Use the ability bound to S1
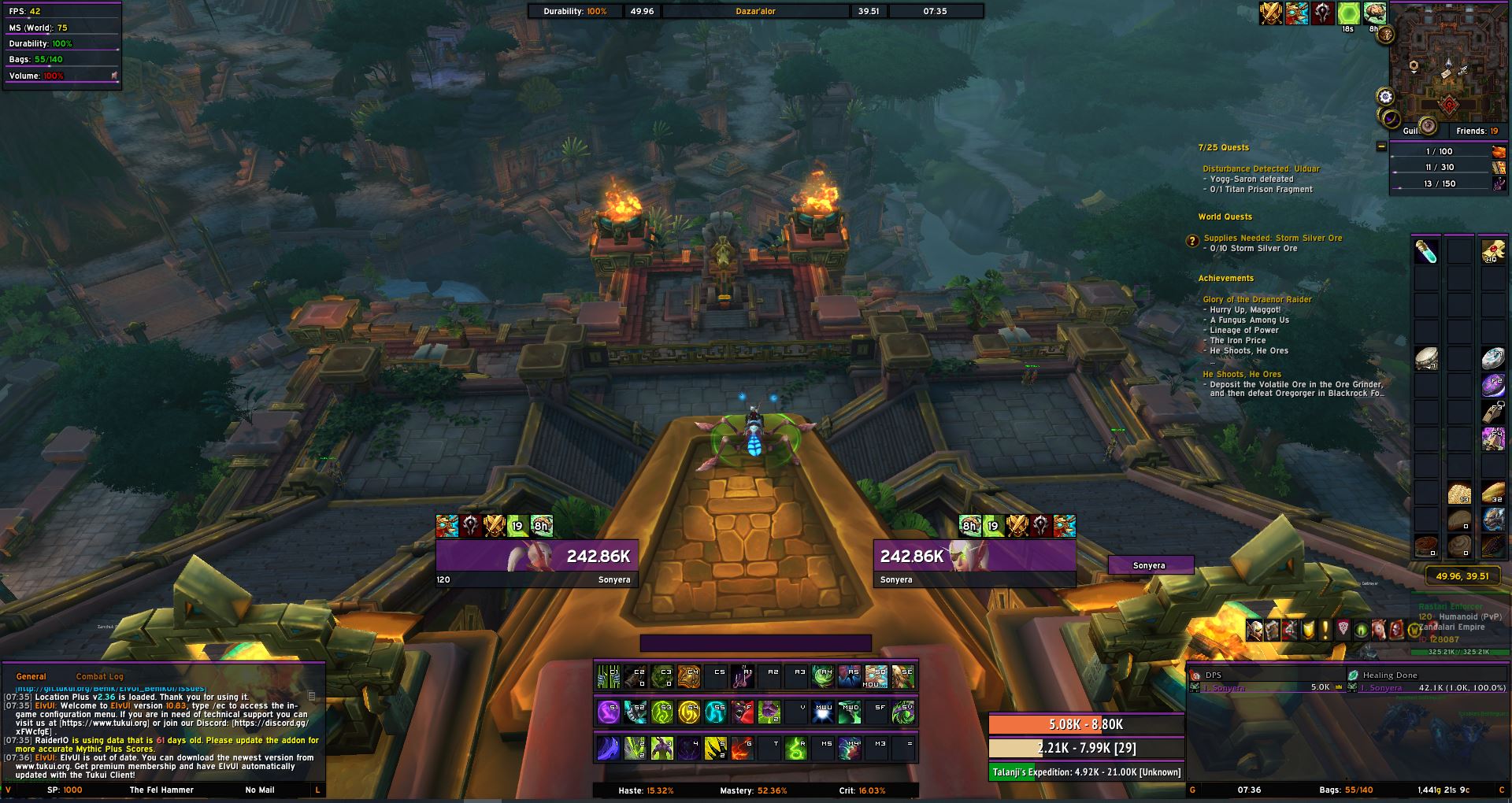Screen dimensions: 1512x803 [x=608, y=712]
